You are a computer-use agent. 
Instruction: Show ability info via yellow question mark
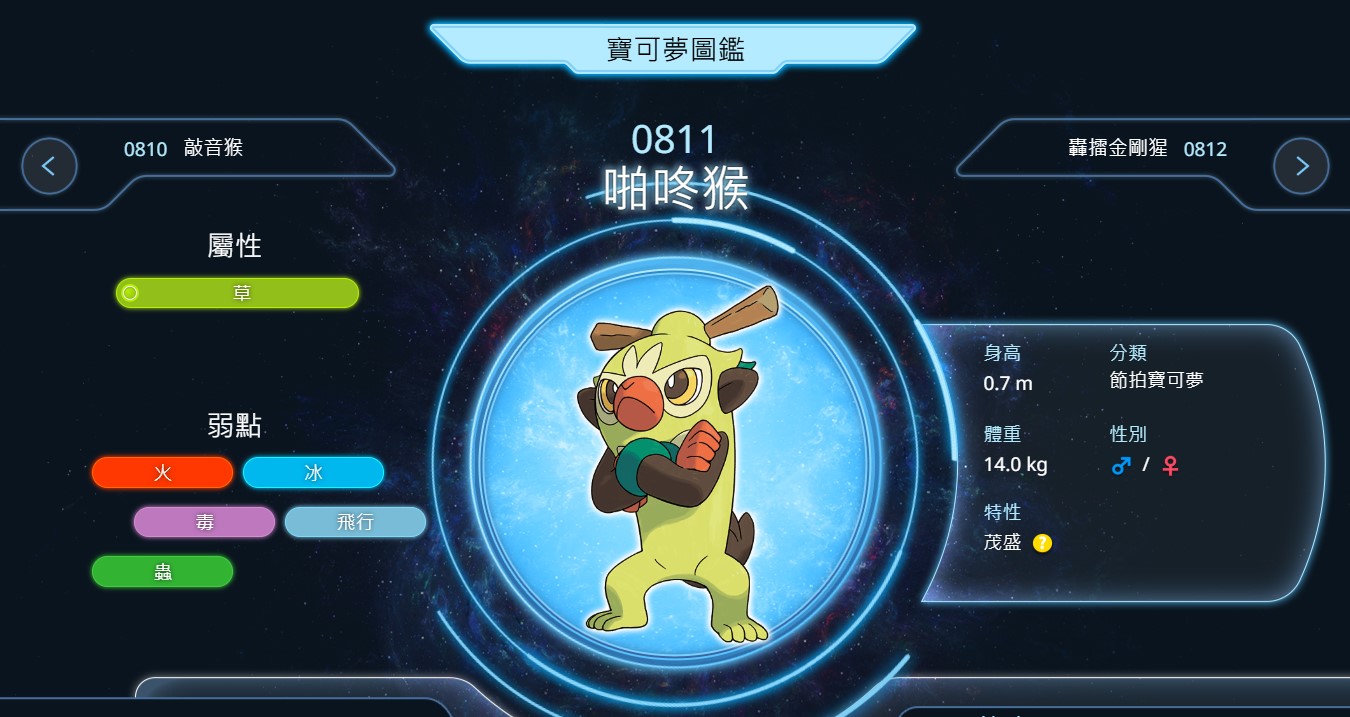pyautogui.click(x=1042, y=543)
